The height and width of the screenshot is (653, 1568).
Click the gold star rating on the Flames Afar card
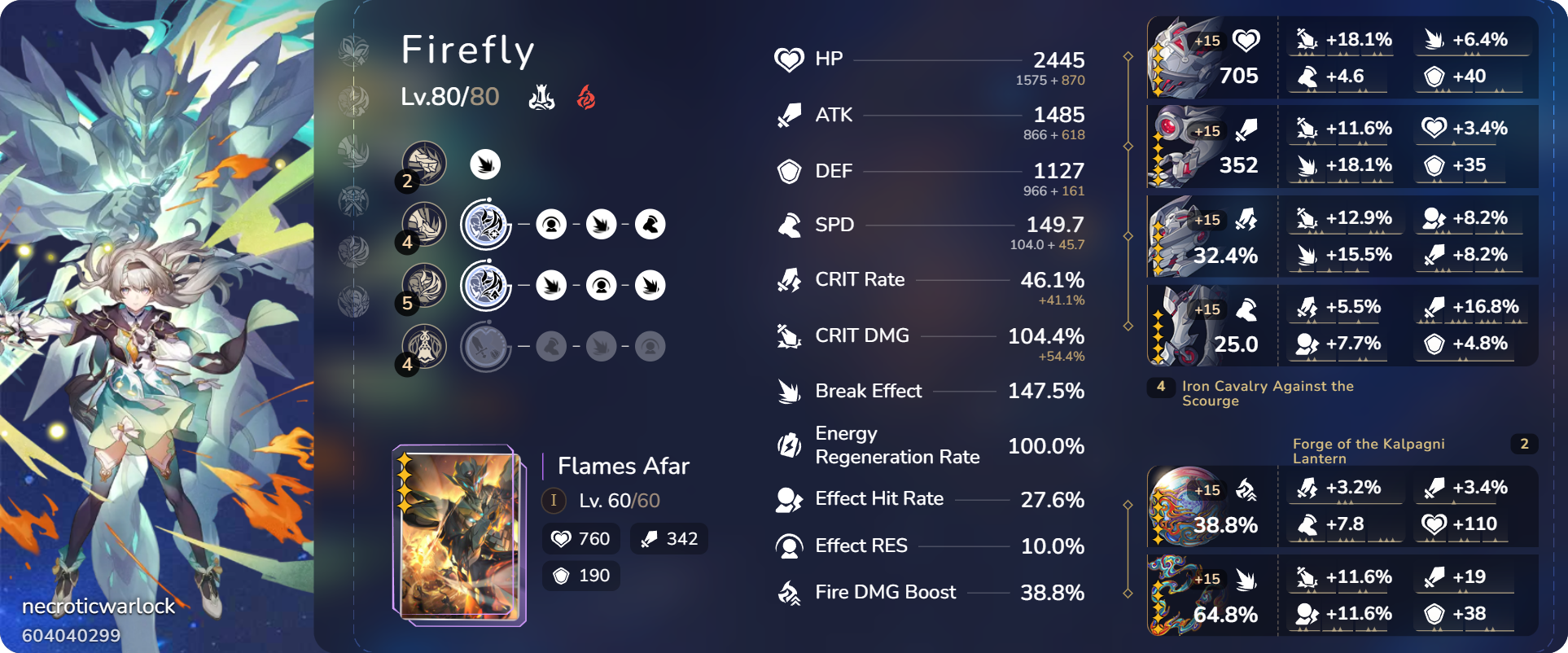click(x=403, y=480)
